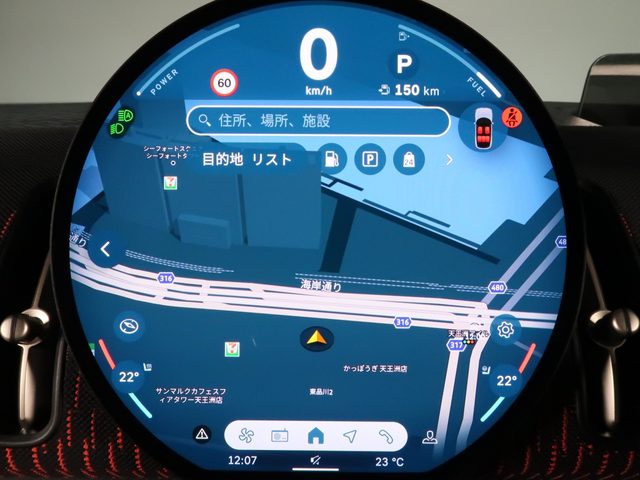
Task: Go back with the left arrow button
Action: [107, 250]
